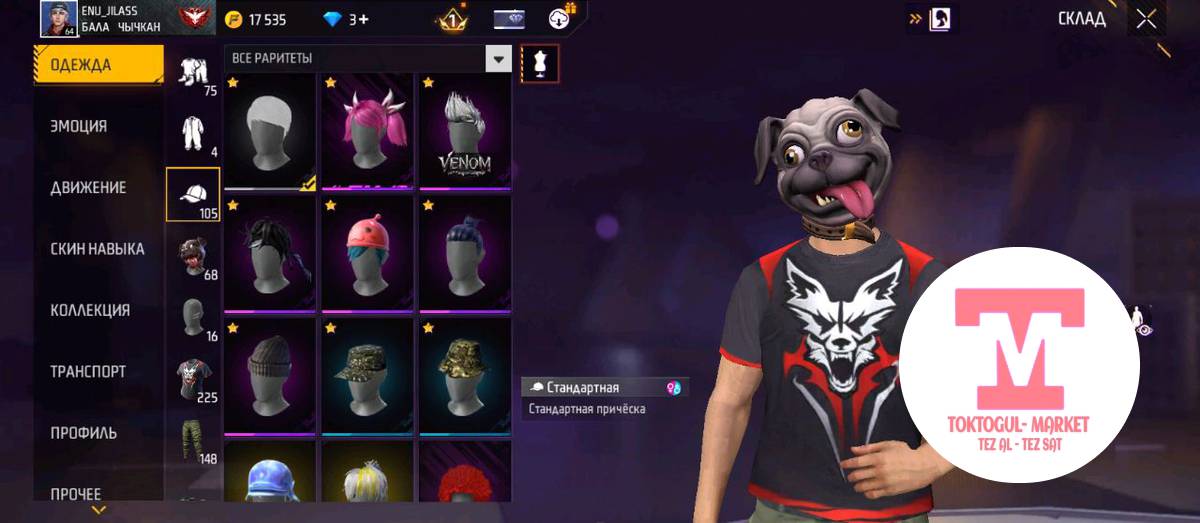Viewport: 1200px width, 523px height.
Task: Expand the Все раритеты rarity dropdown
Action: tap(498, 58)
